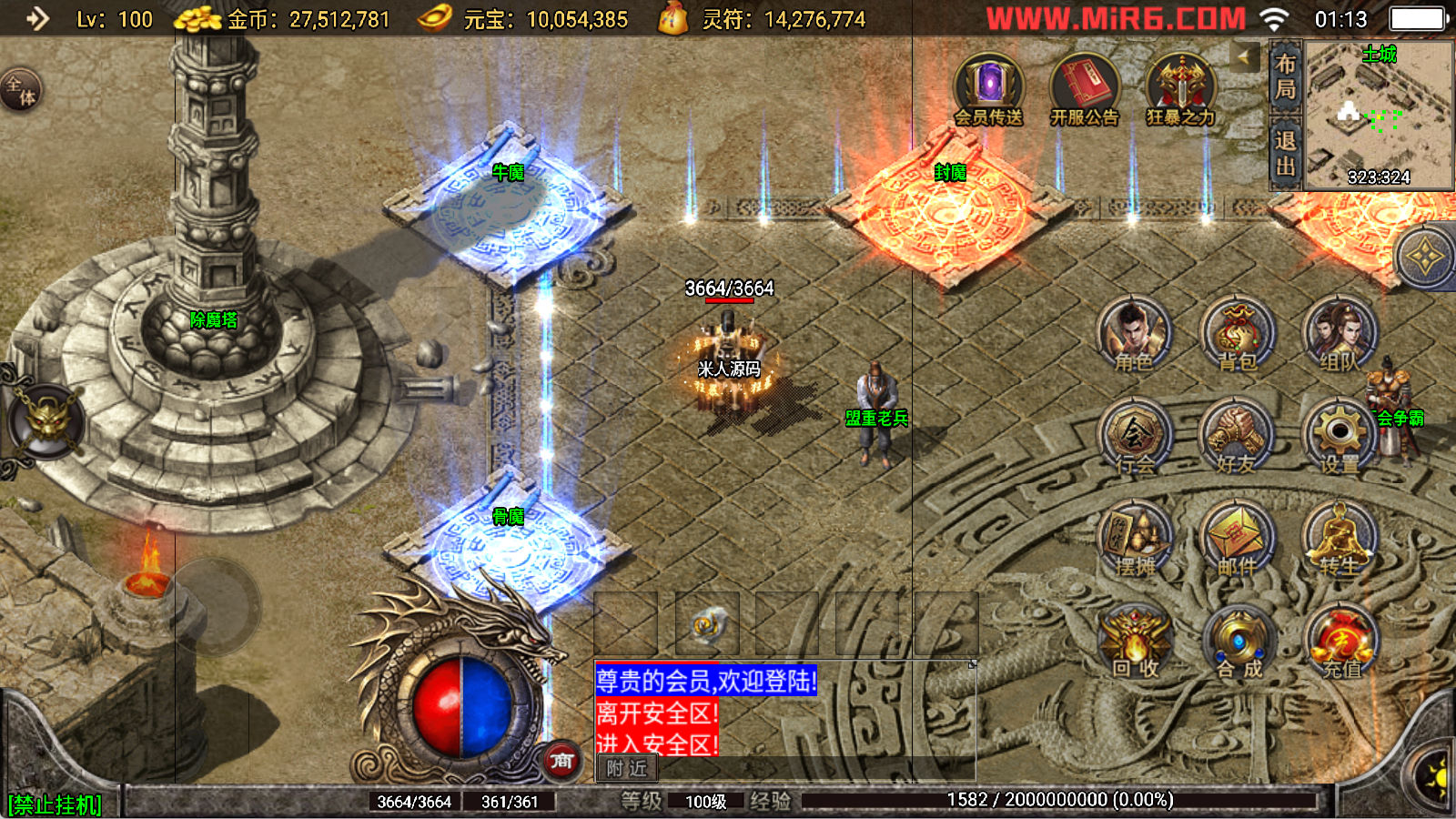Viewport: 1456px width, 819px height.
Task: Open the 土城 minimap
Action: (x=1379, y=115)
